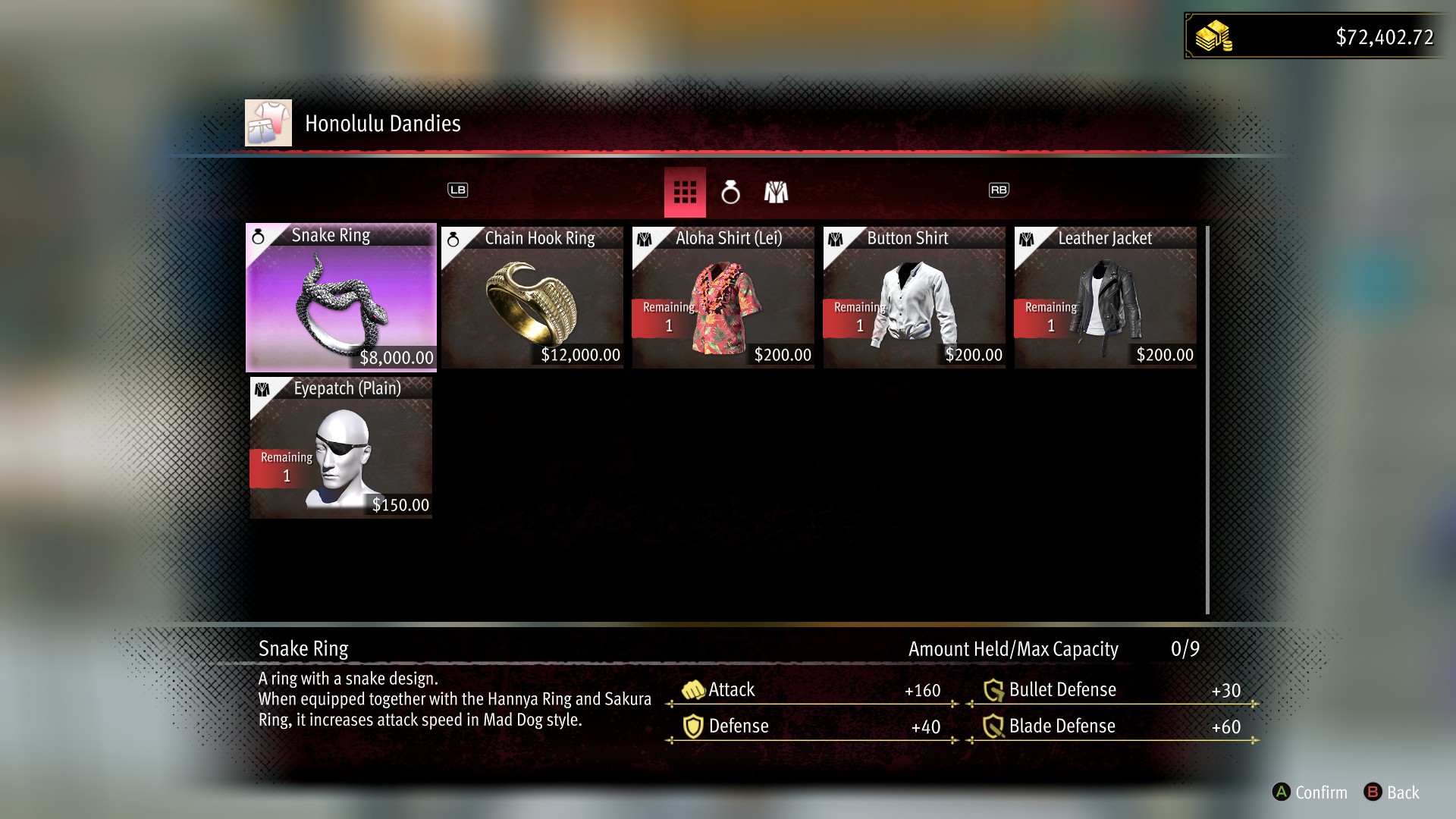Select the Eyepatch (Plain) item
Image resolution: width=1456 pixels, height=819 pixels.
click(341, 447)
